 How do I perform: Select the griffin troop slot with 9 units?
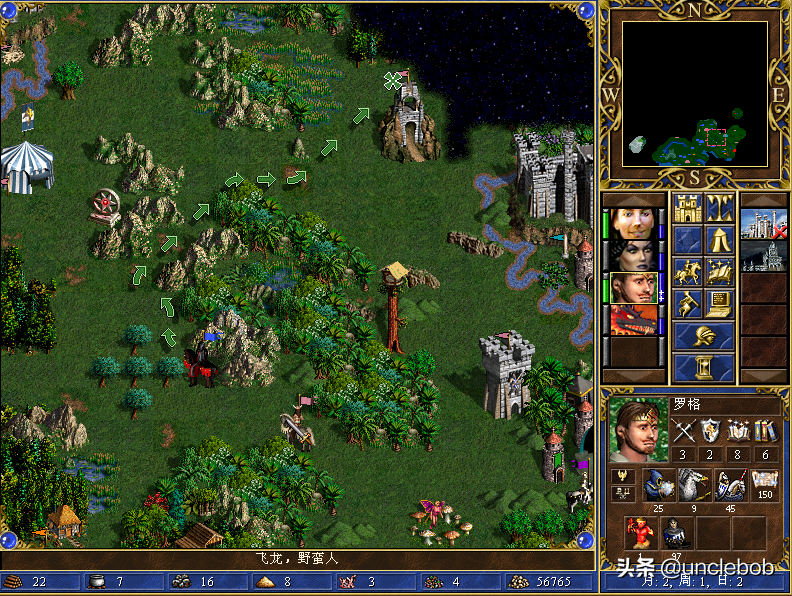pyautogui.click(x=692, y=485)
